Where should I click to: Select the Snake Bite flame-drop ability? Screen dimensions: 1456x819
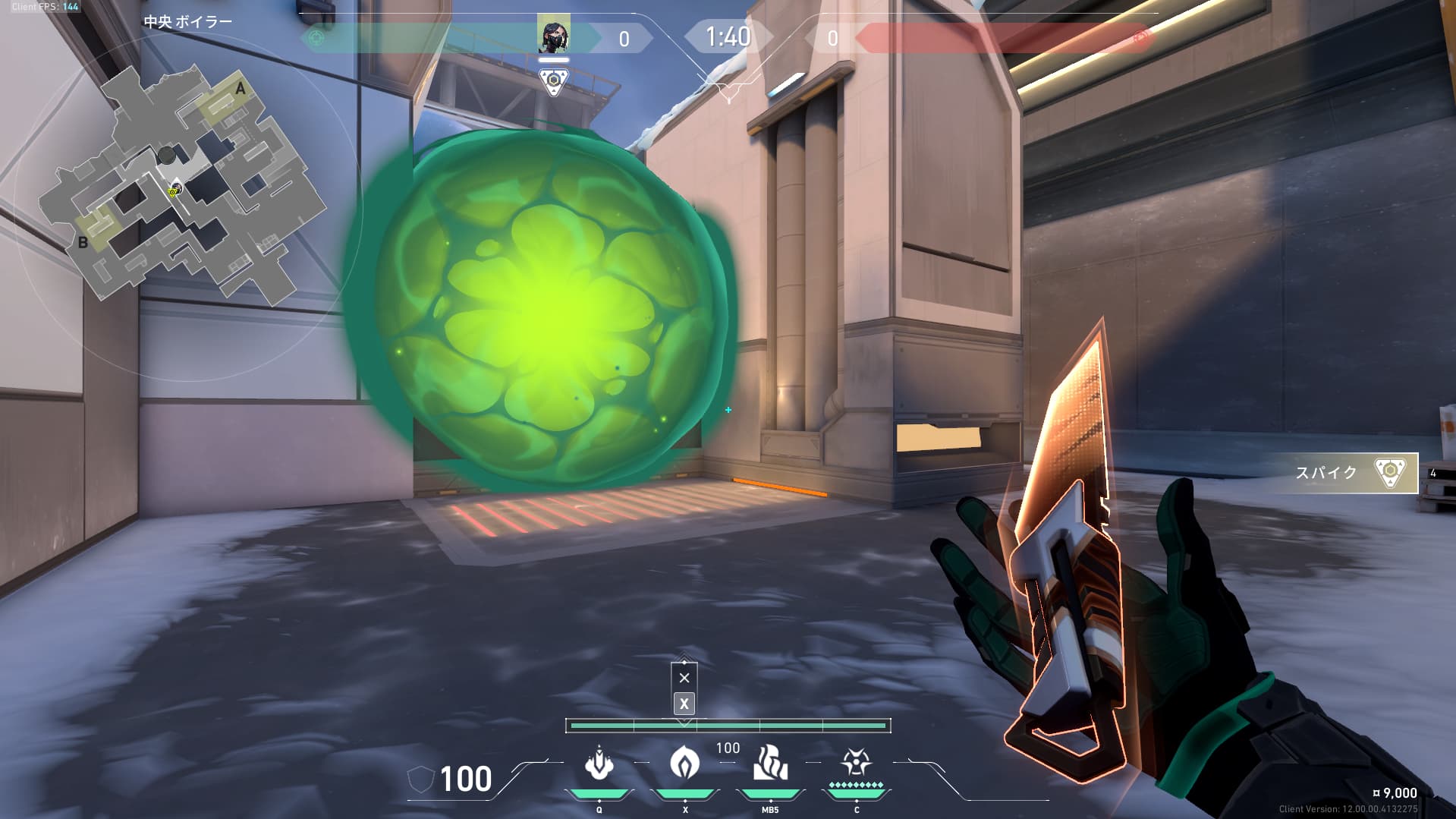[x=684, y=763]
